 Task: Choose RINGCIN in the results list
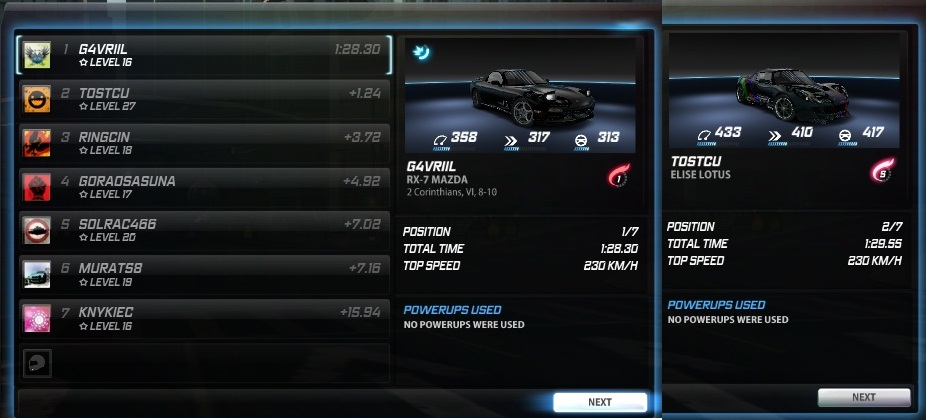pyautogui.click(x=205, y=143)
